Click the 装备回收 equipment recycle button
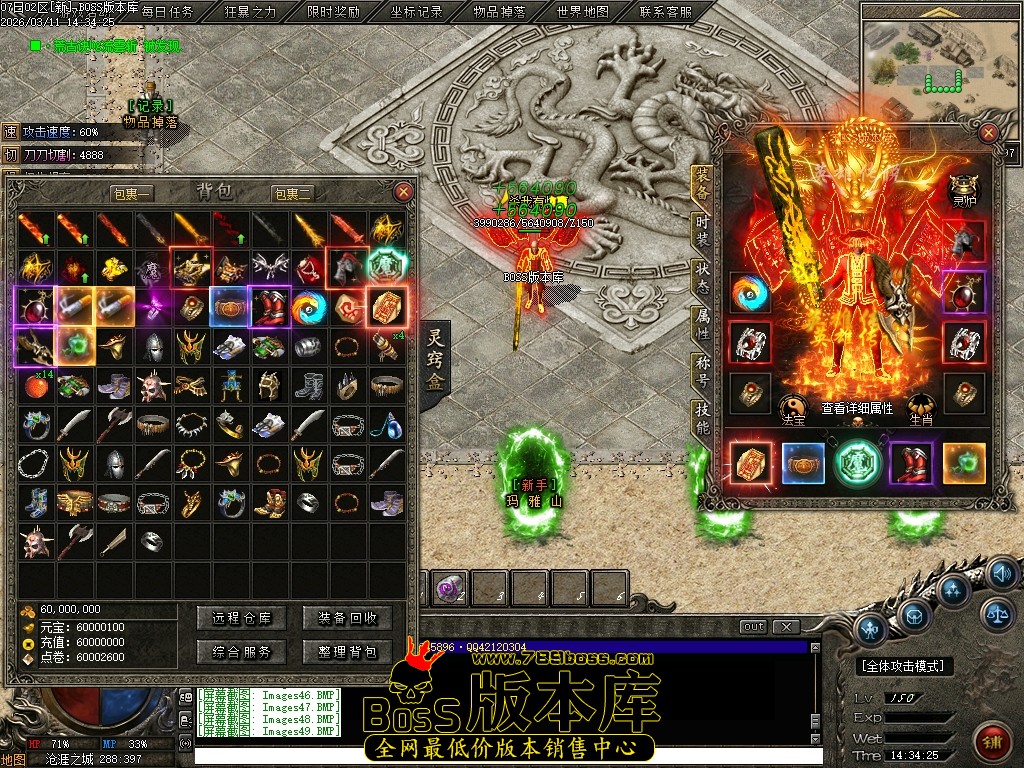Image resolution: width=1024 pixels, height=768 pixels. click(347, 618)
